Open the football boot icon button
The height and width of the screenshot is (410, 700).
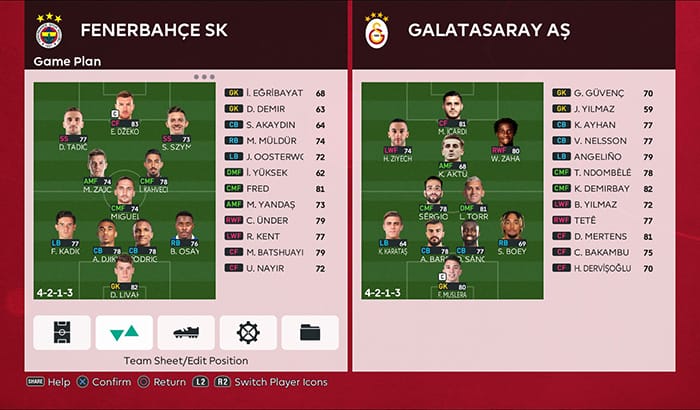point(186,332)
